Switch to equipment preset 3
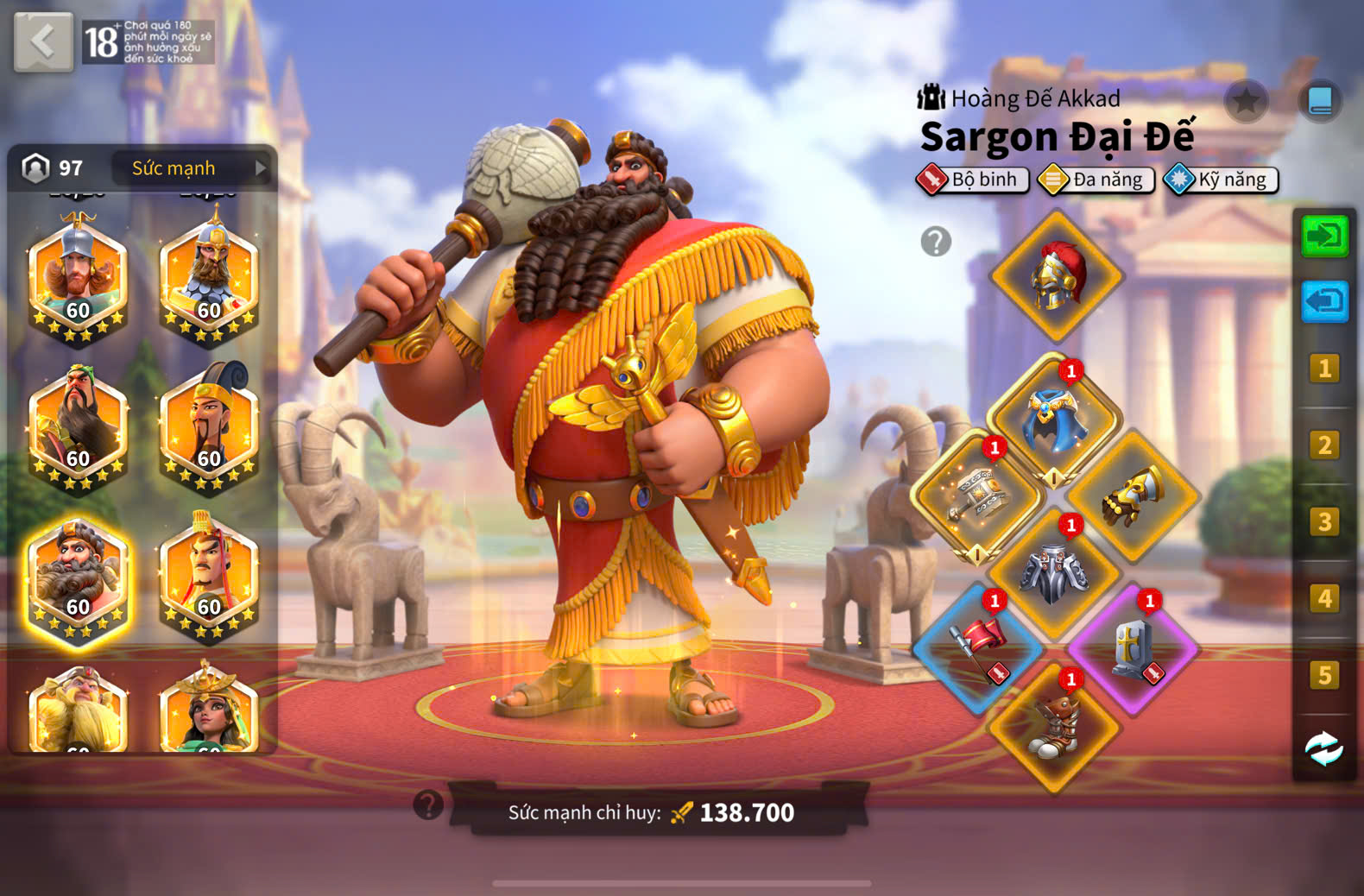The width and height of the screenshot is (1364, 896). [1323, 521]
